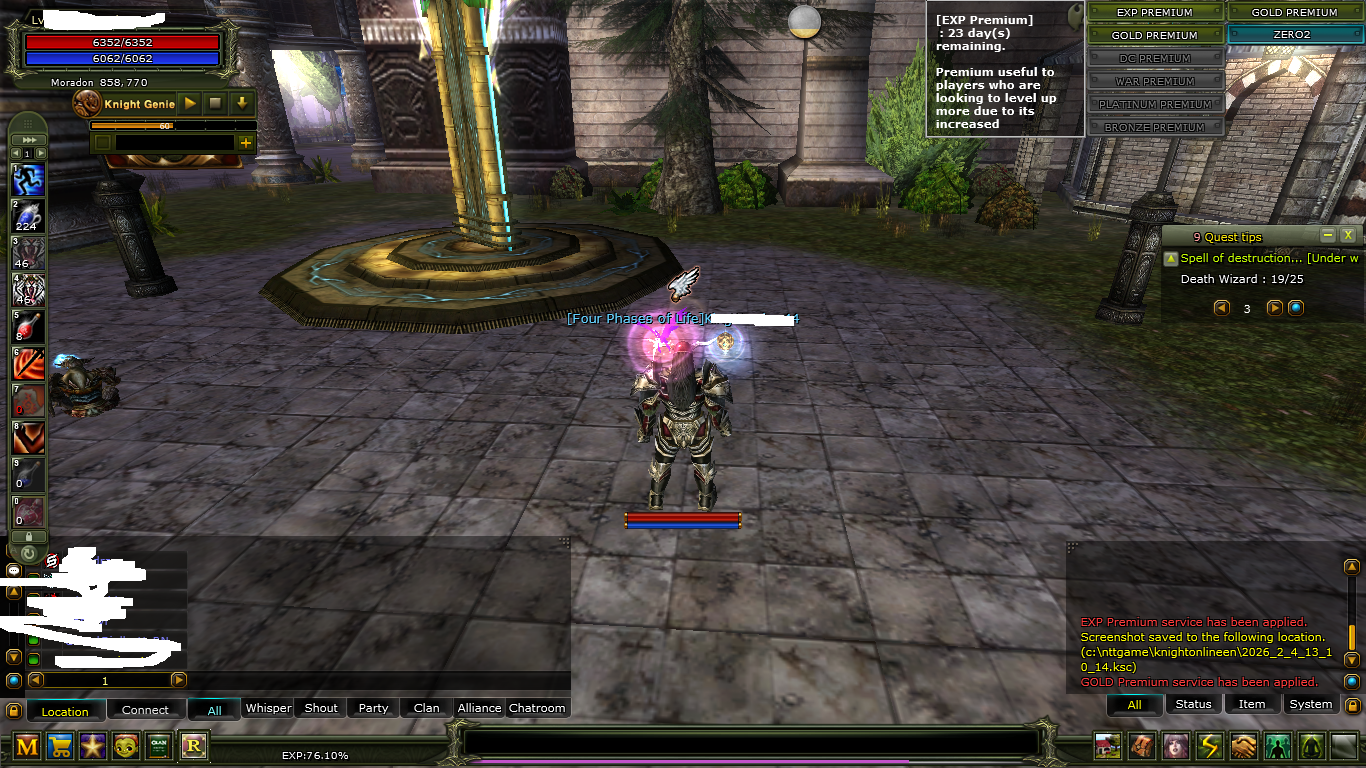Start the Knight Genie with the play button

[189, 103]
